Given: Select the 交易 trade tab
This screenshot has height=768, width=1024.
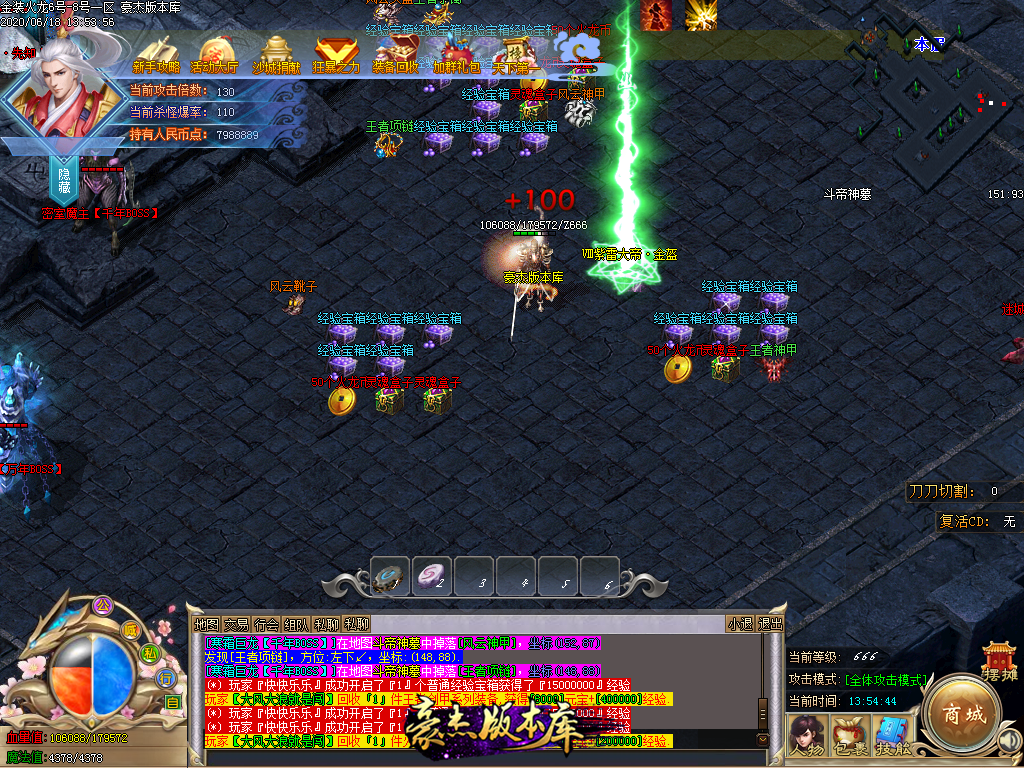Looking at the screenshot, I should [x=236, y=624].
